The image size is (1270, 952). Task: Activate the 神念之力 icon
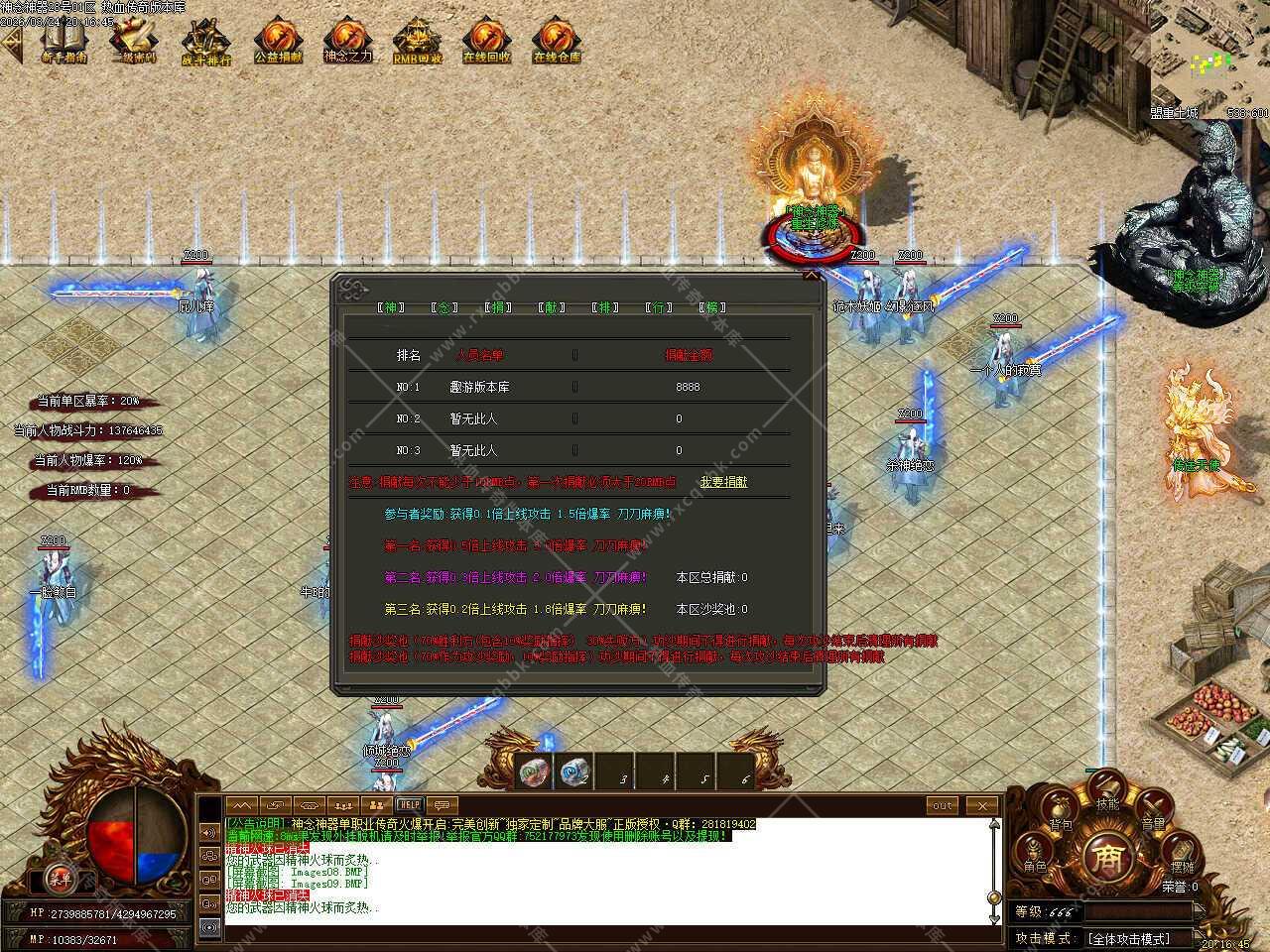pos(347,43)
